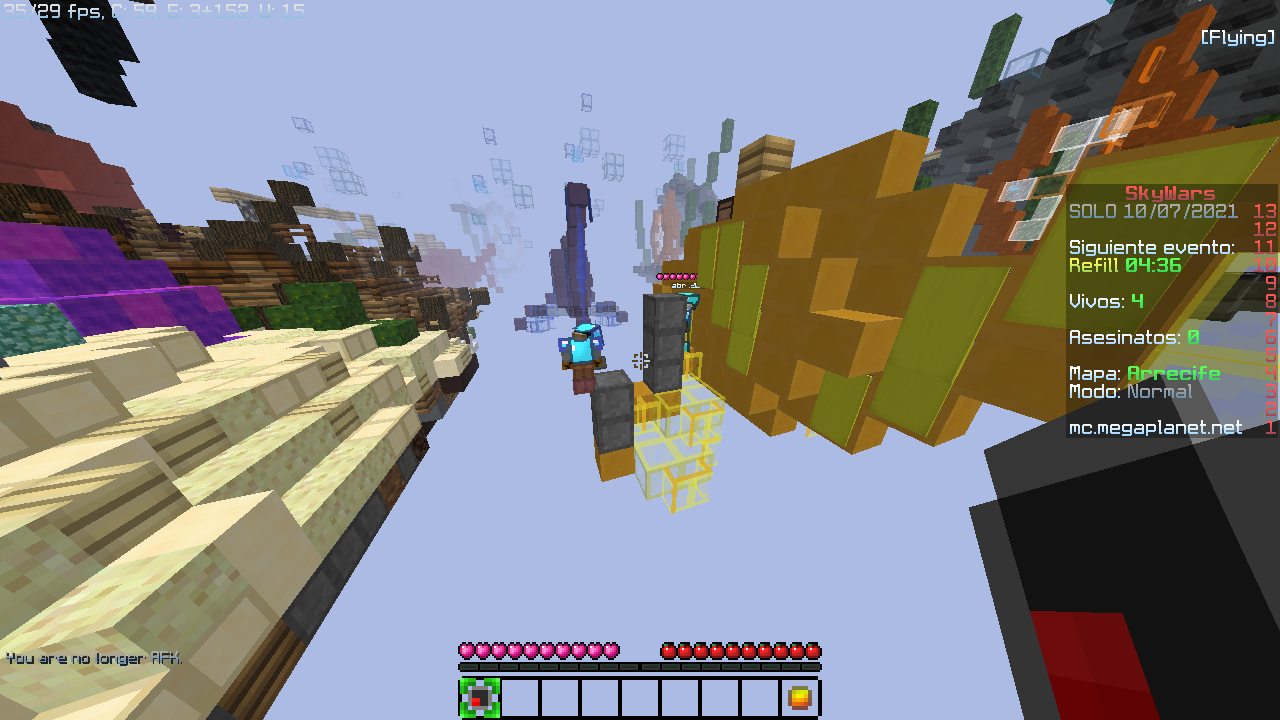Select the compass item in the hotbar
This screenshot has width=1280, height=720.
click(x=480, y=698)
